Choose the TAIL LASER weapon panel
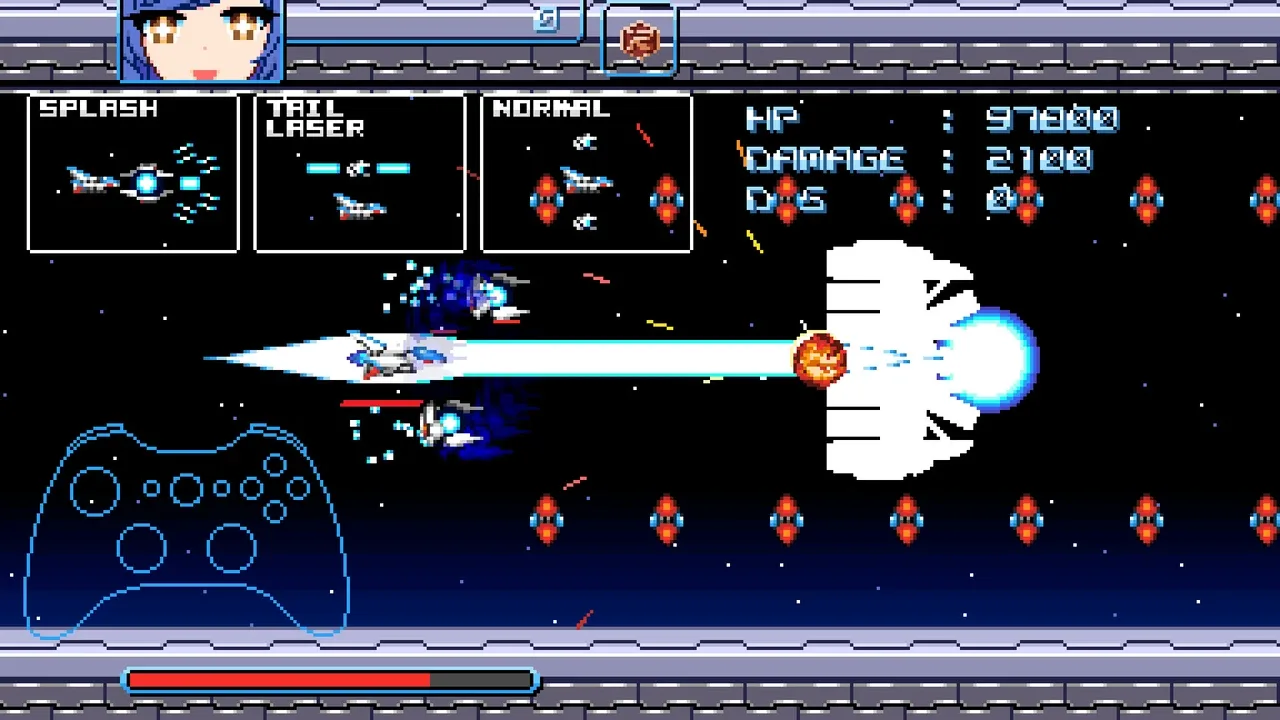The height and width of the screenshot is (720, 1280). pos(360,173)
